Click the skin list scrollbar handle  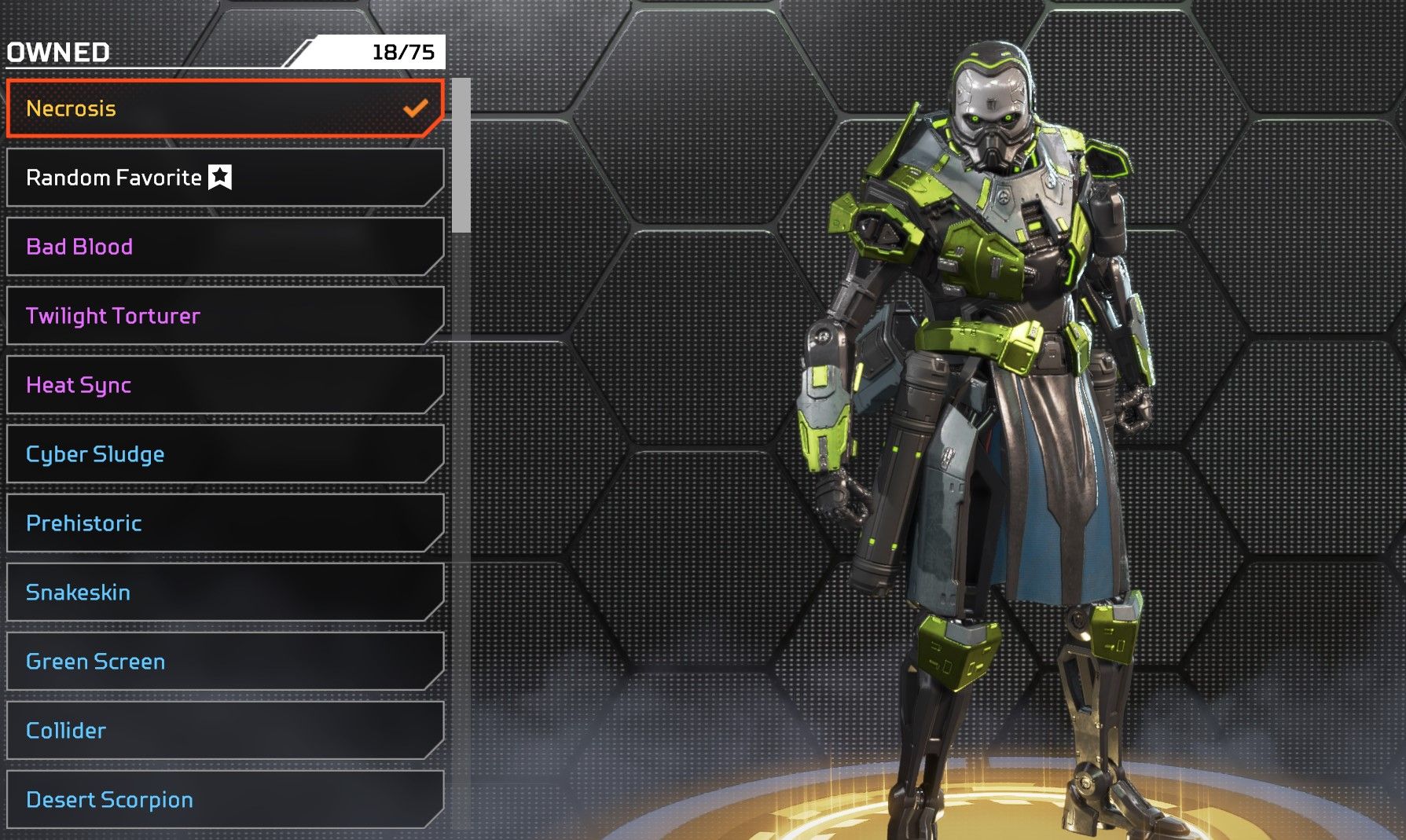coord(461,156)
